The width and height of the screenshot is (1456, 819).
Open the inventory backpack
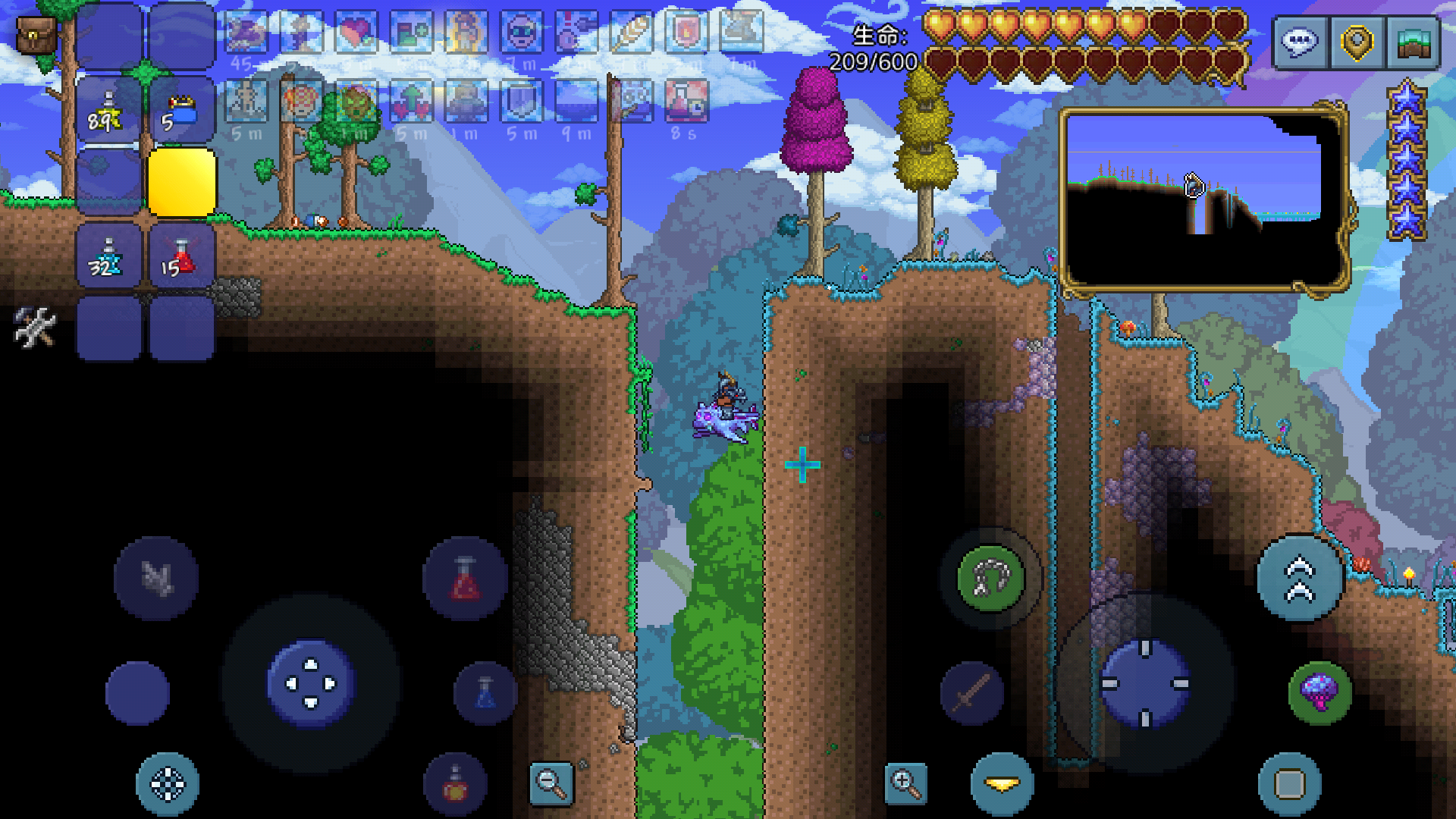[36, 36]
